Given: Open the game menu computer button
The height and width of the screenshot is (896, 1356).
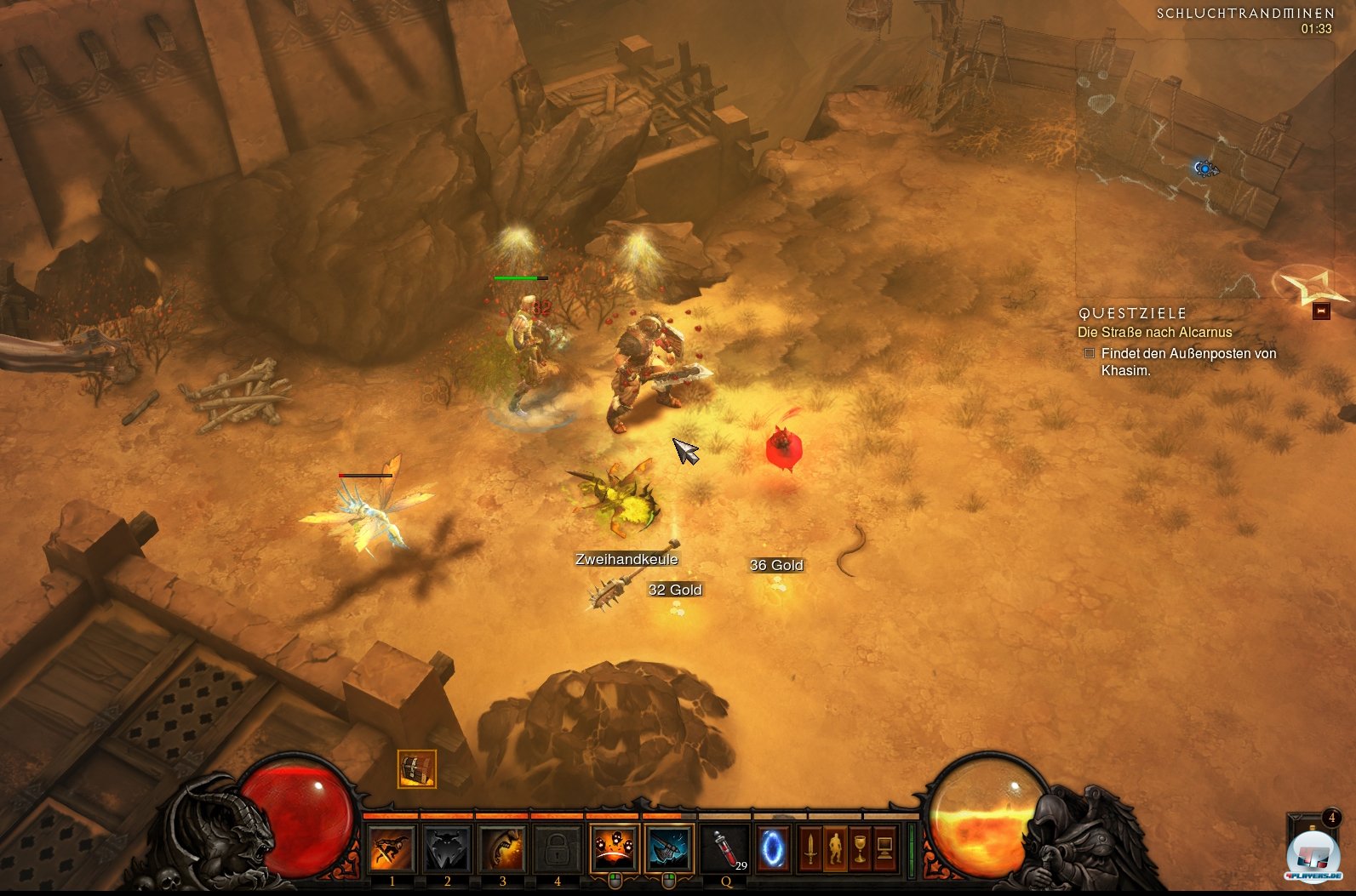Looking at the screenshot, I should 884,848.
